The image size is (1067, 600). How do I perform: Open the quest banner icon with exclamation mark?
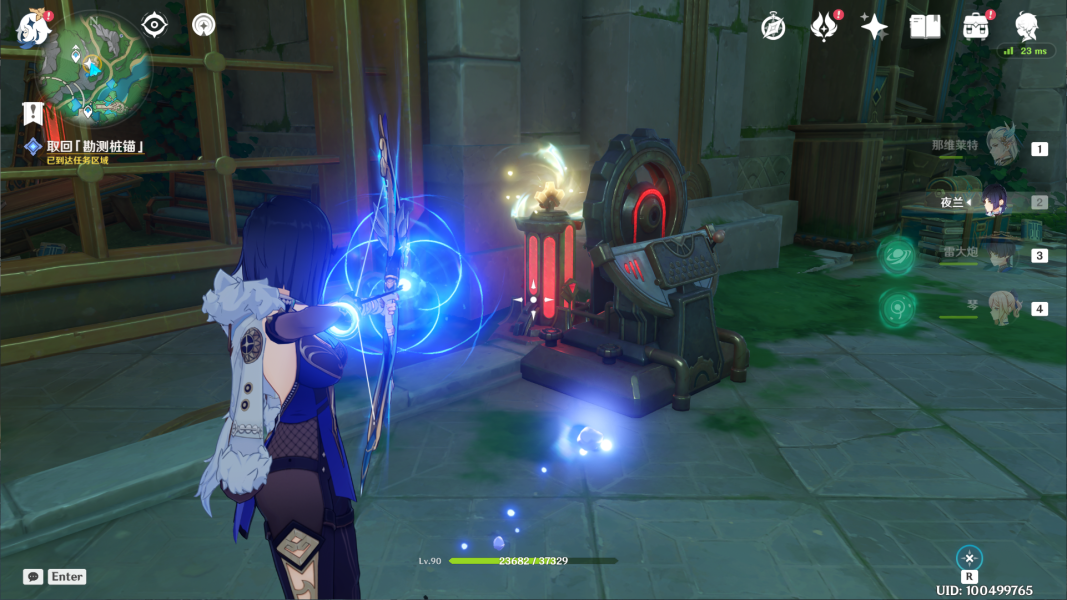point(33,113)
